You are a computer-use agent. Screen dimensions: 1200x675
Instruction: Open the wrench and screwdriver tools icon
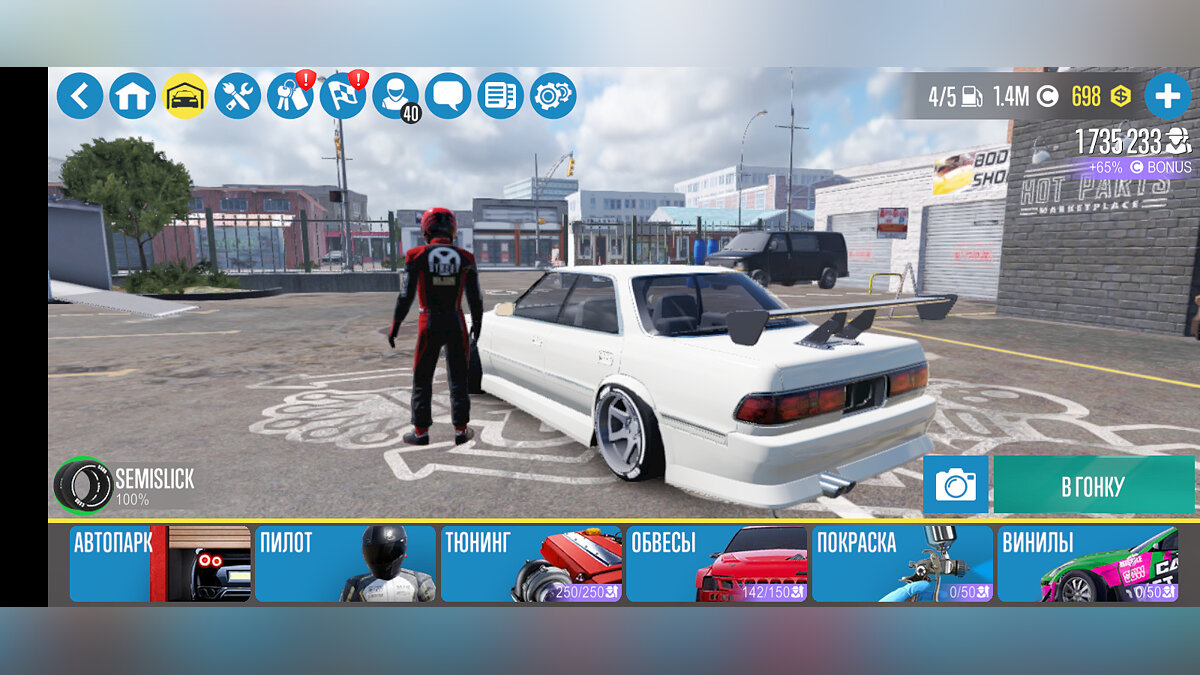[237, 96]
